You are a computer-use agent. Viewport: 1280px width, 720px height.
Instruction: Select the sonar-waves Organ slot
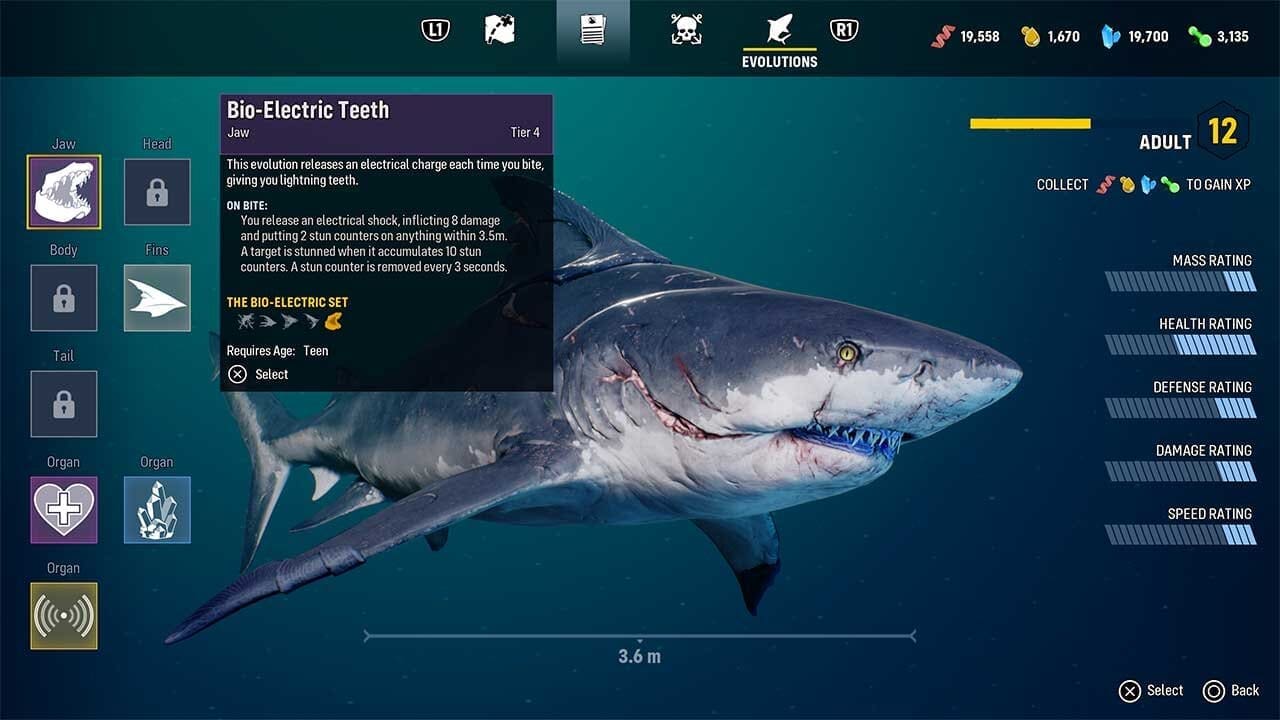tap(64, 616)
